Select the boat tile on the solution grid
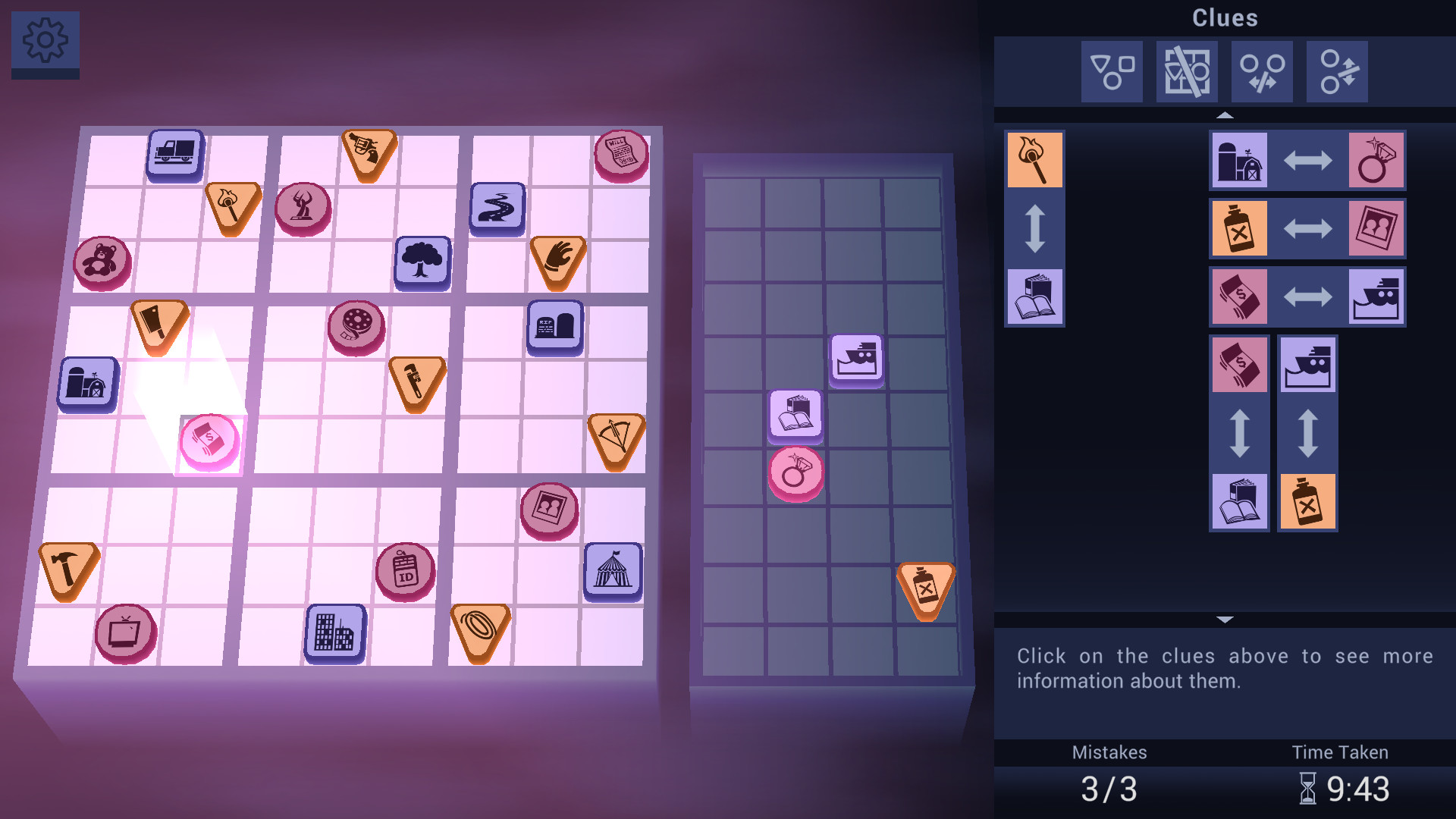The height and width of the screenshot is (819, 1456). [x=858, y=361]
